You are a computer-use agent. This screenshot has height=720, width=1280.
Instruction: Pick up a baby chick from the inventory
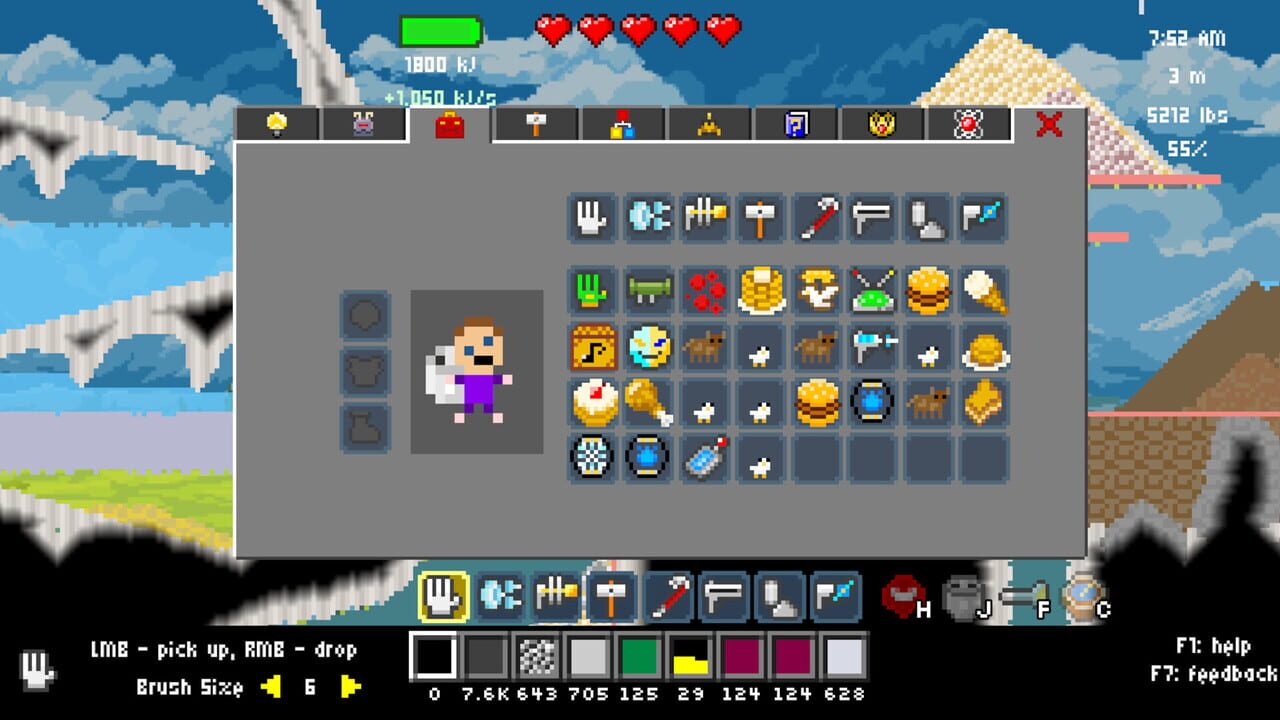[761, 349]
